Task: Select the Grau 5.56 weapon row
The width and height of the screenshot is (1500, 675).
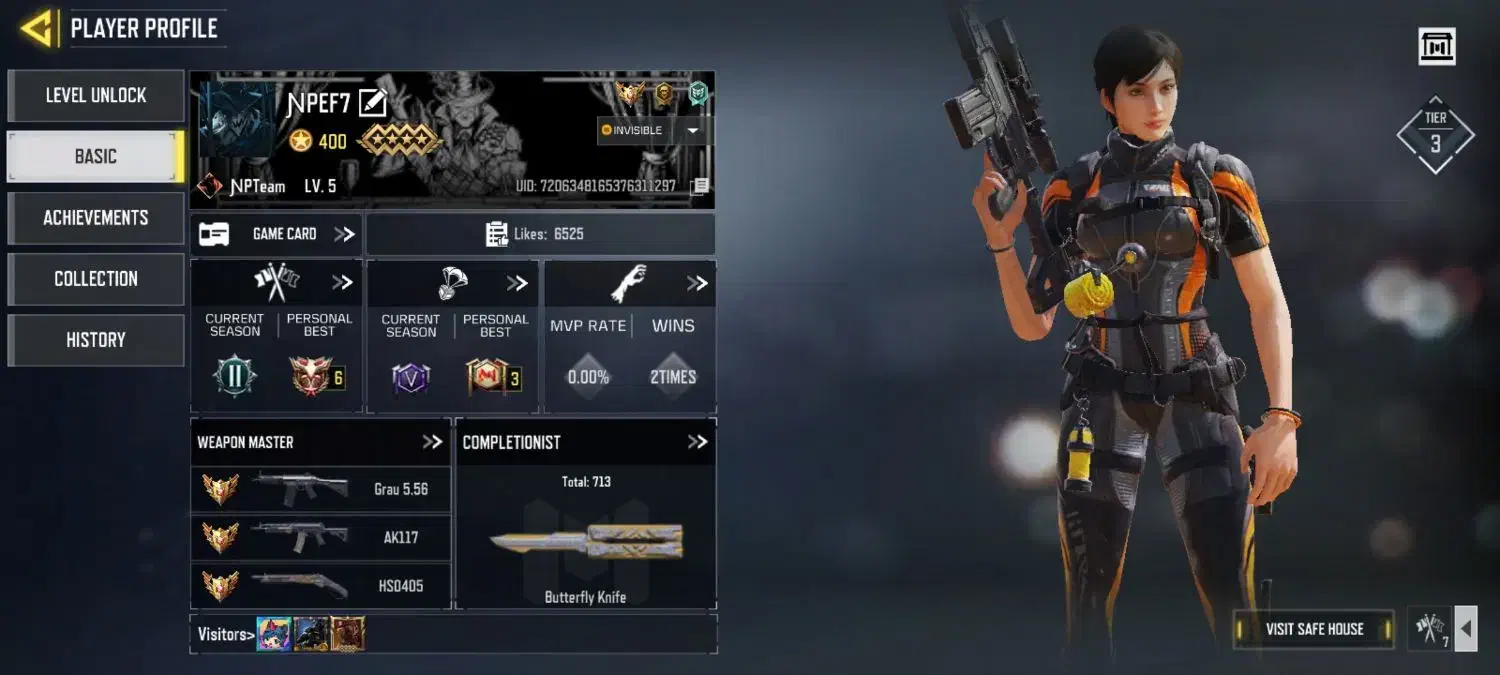Action: point(320,489)
